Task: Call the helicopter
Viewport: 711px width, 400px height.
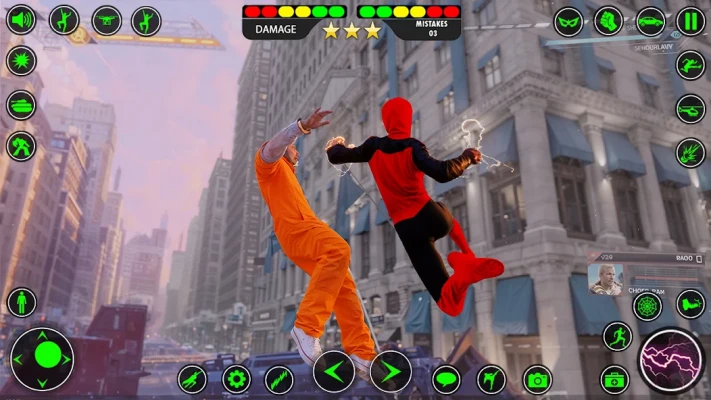Action: click(690, 108)
